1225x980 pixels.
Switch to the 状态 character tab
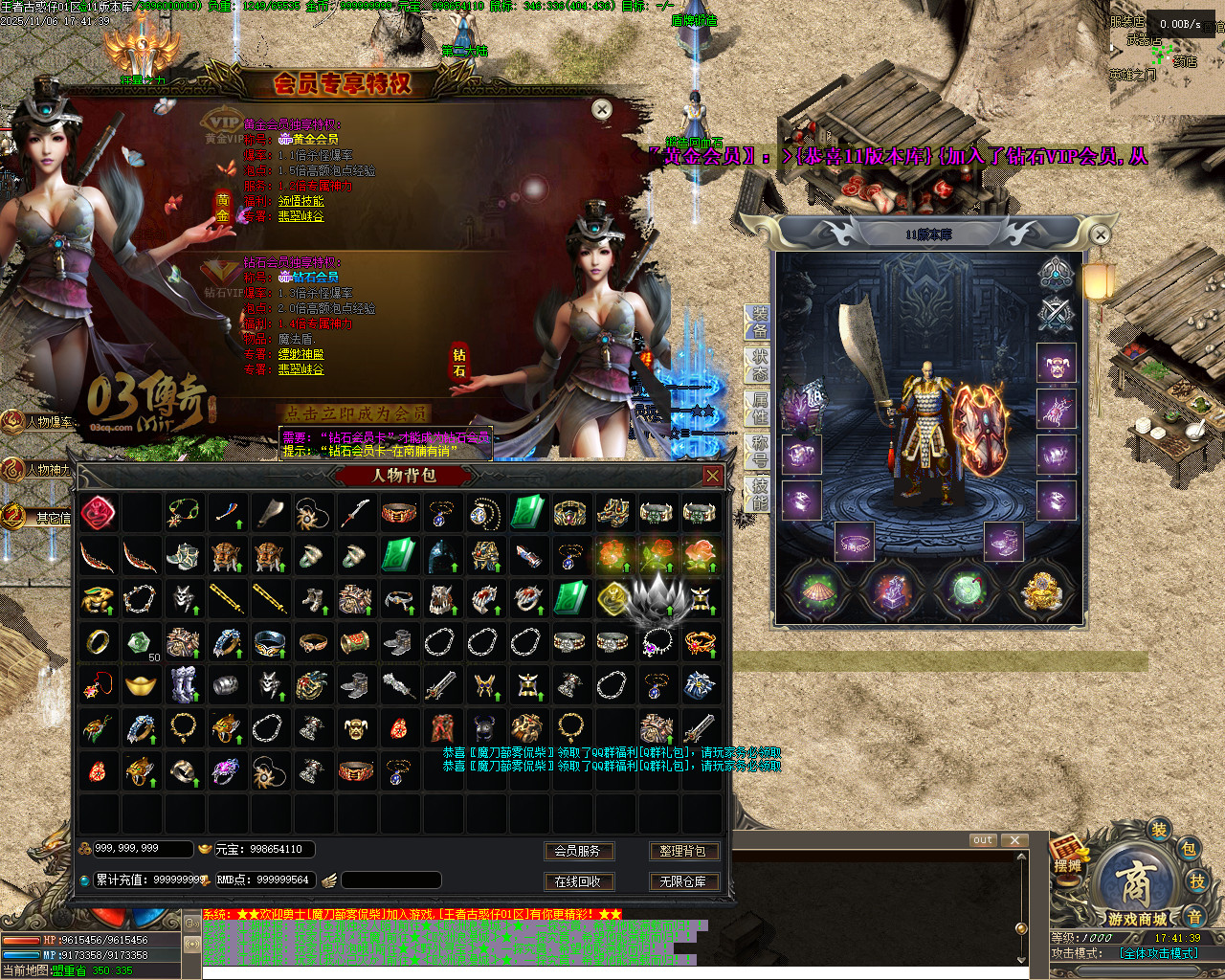pos(758,367)
